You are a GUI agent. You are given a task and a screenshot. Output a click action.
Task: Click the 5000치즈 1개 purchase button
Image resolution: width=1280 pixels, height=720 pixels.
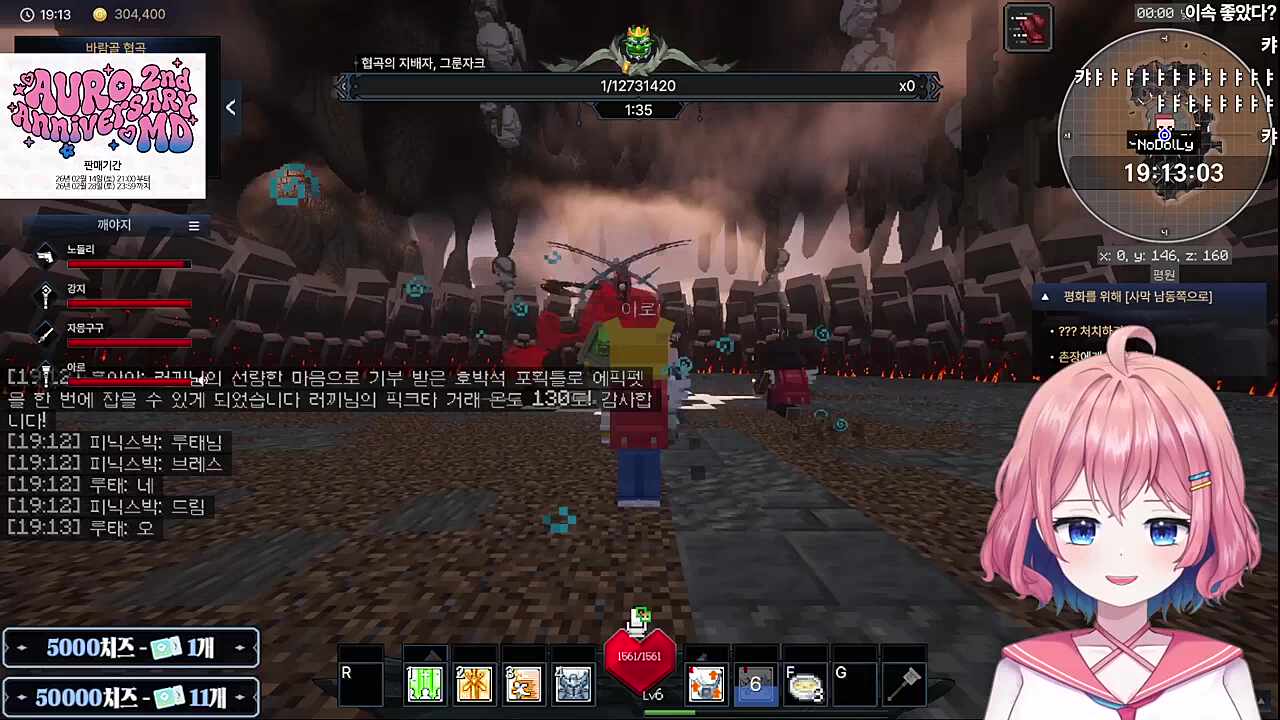130,648
